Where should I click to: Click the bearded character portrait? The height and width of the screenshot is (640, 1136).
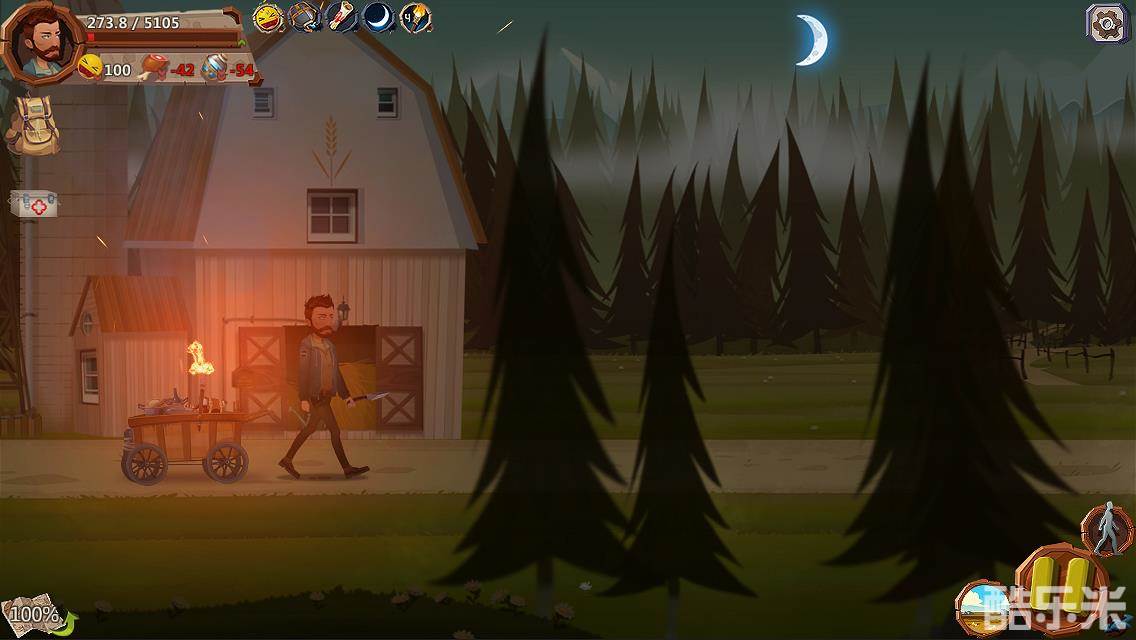click(41, 42)
